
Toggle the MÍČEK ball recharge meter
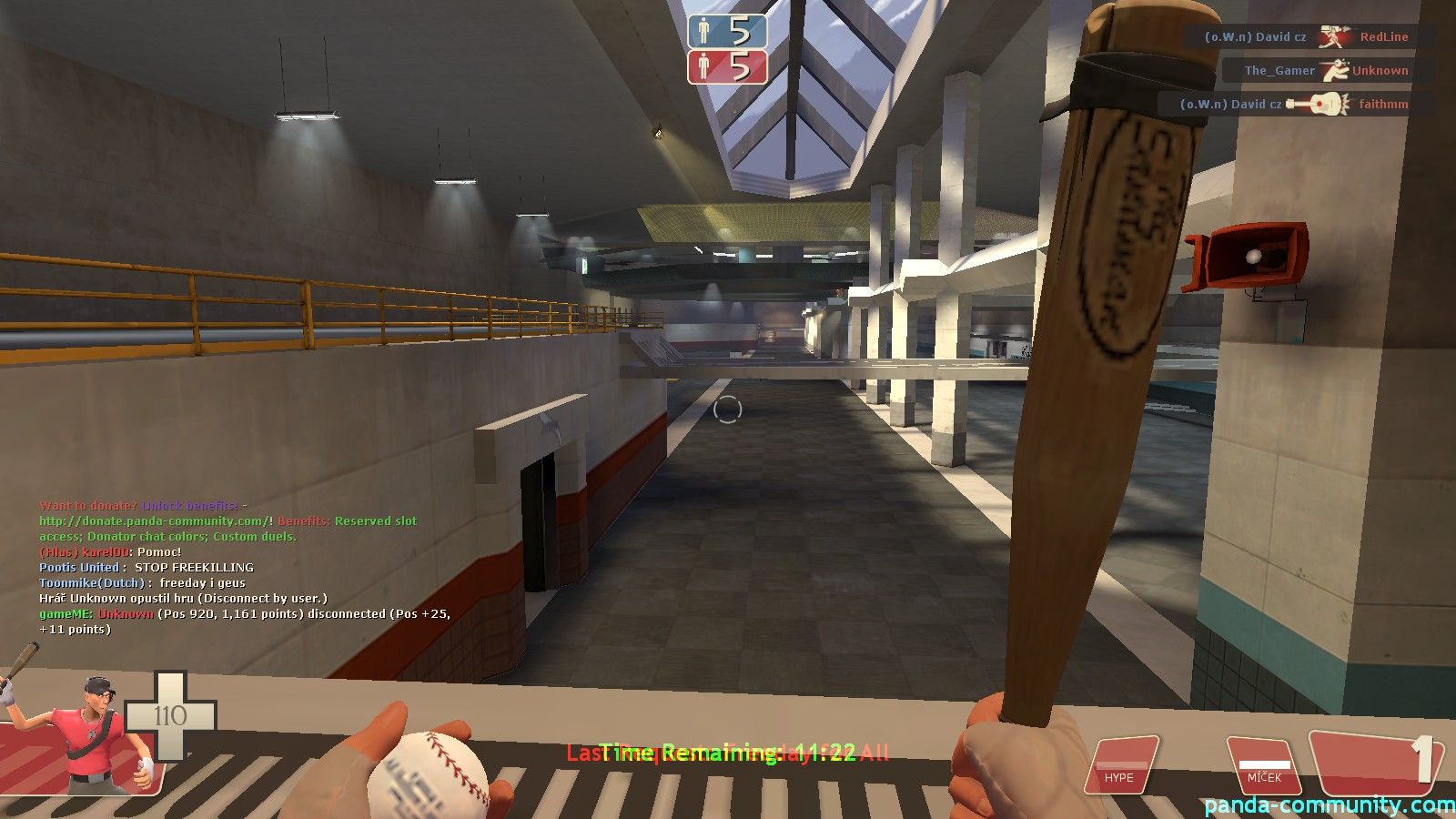1265,764
